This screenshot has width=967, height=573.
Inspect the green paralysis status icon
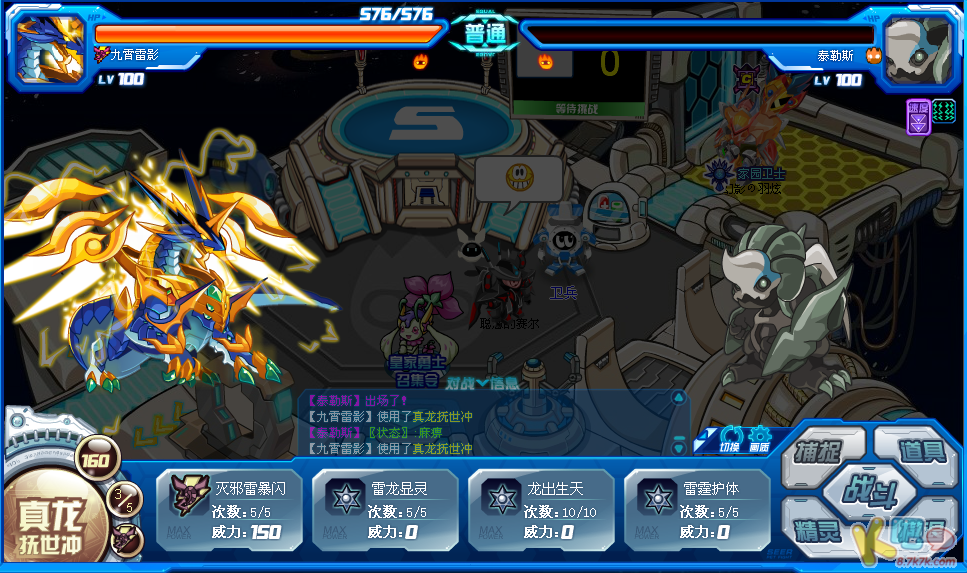pyautogui.click(x=944, y=110)
